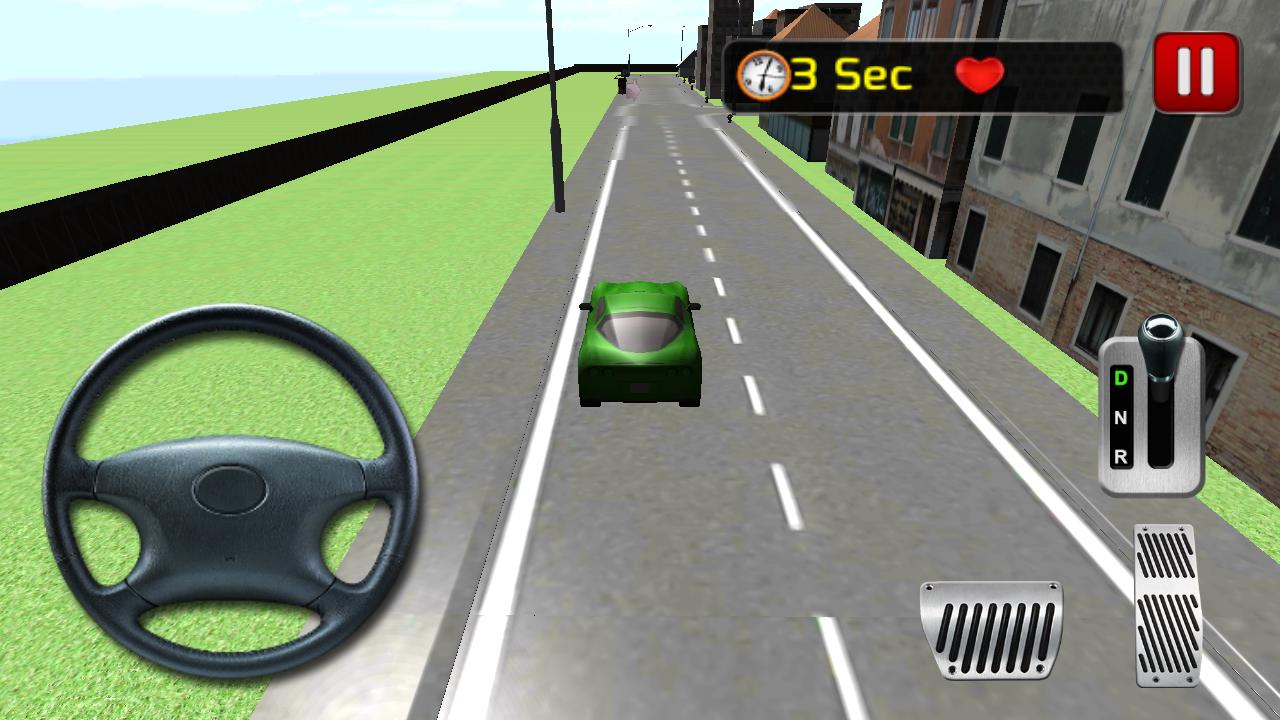Engage the R reverse gear
This screenshot has width=1280, height=720.
(1121, 456)
